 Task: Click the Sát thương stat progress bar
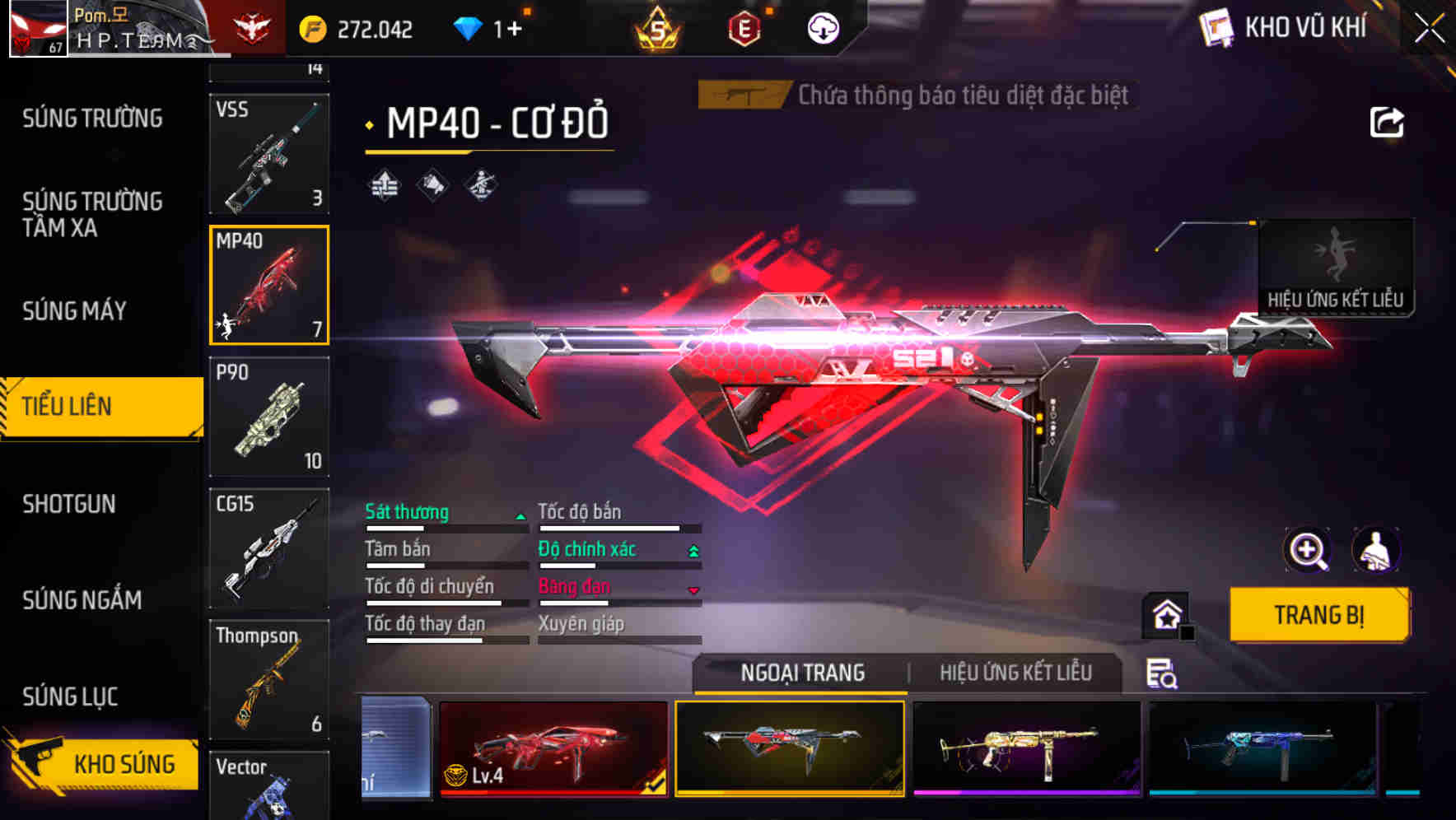(445, 529)
